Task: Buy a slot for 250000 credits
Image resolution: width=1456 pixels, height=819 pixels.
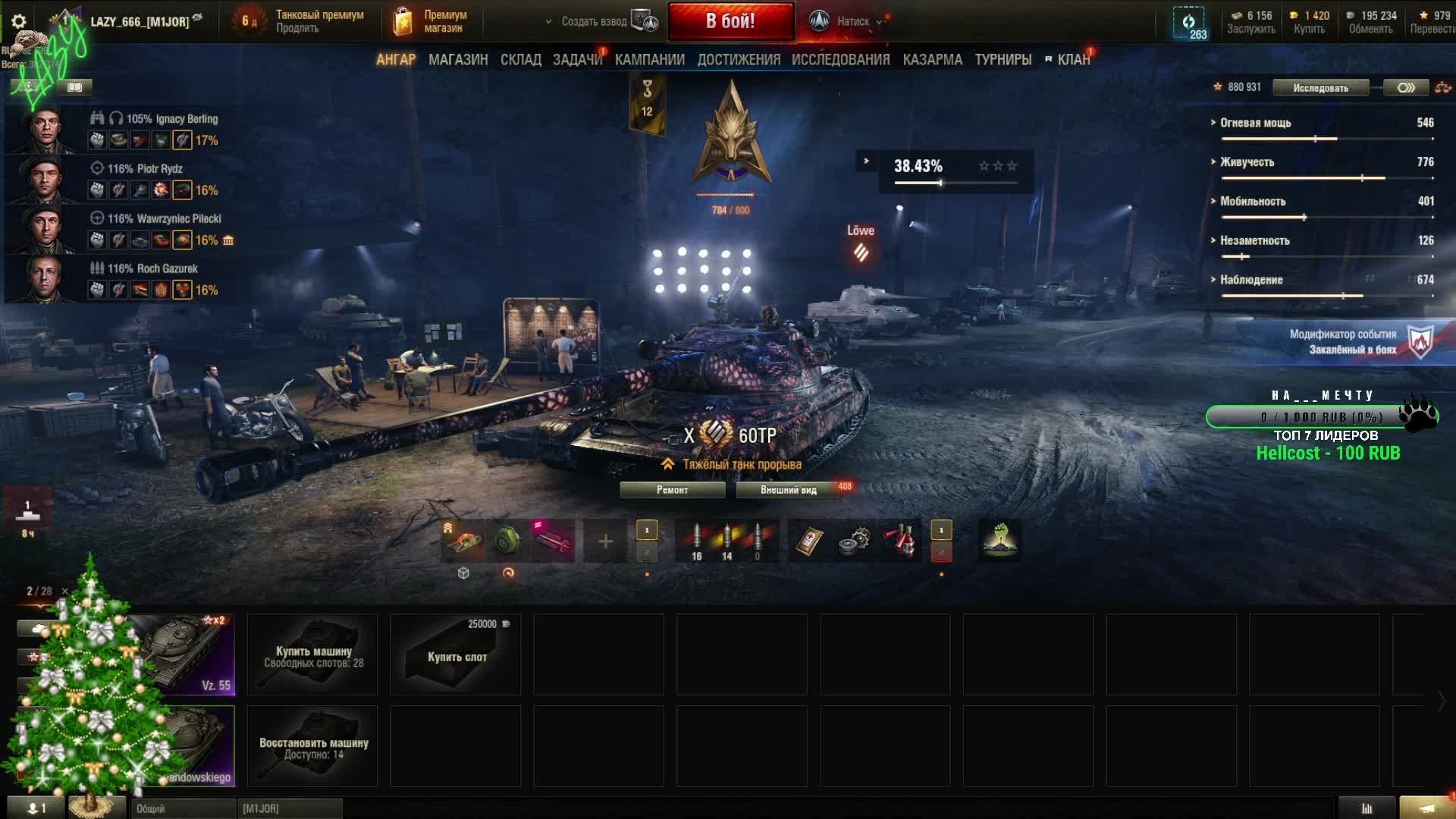Action: pyautogui.click(x=456, y=655)
